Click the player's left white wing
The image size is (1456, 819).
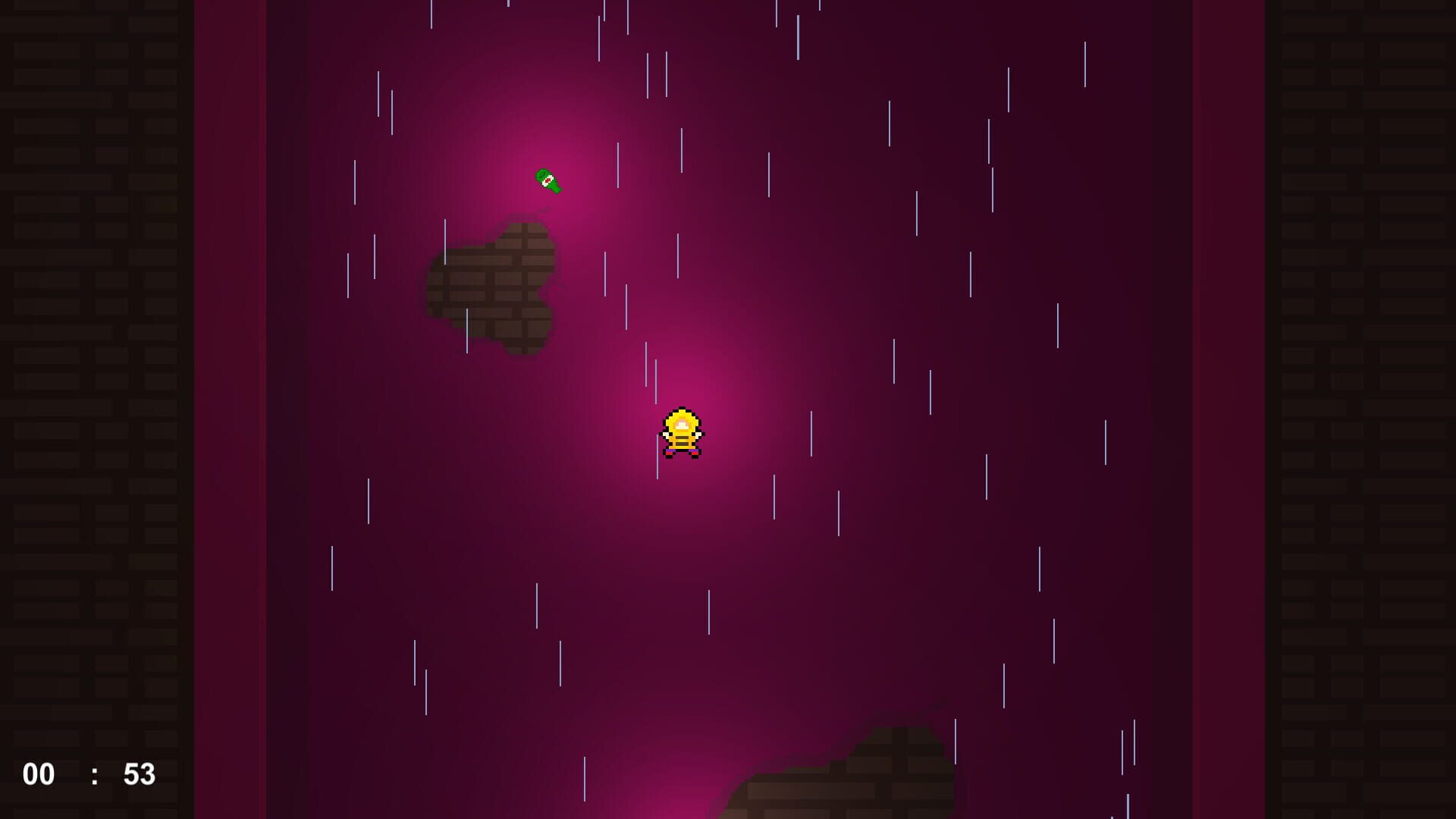pyautogui.click(x=665, y=435)
